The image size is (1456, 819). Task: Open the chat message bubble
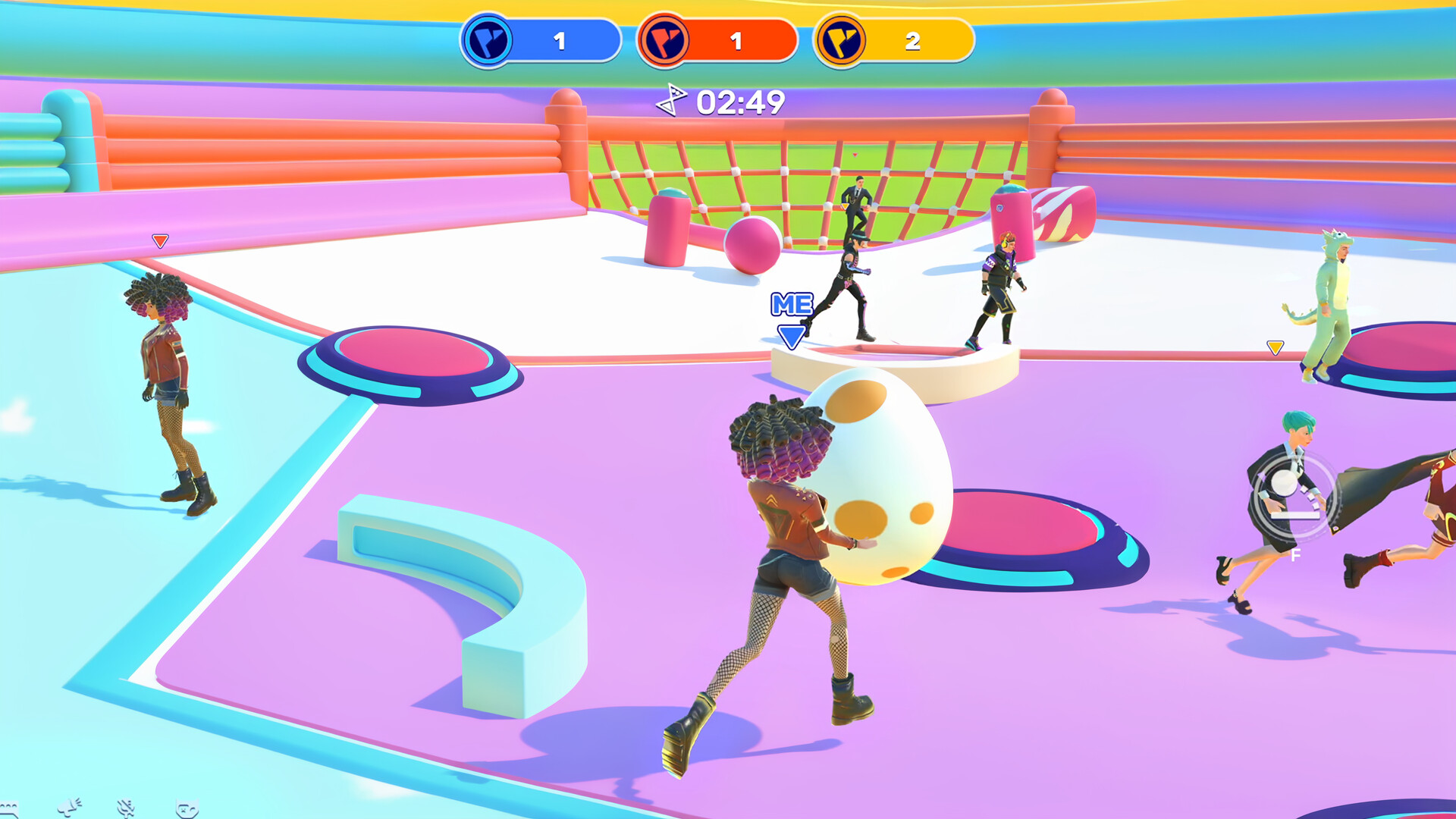(x=9, y=810)
